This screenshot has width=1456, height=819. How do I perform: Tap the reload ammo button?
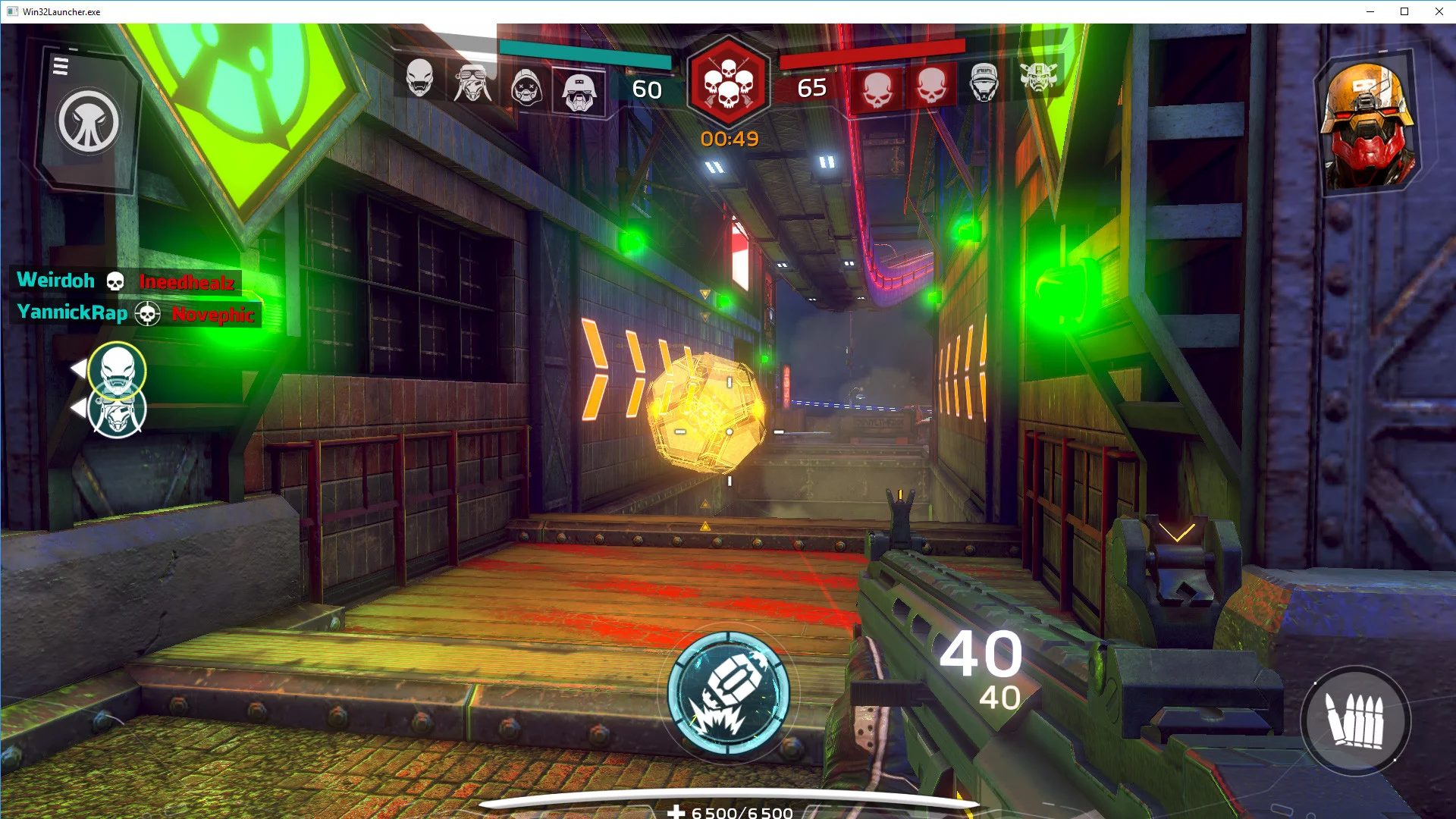[1355, 720]
